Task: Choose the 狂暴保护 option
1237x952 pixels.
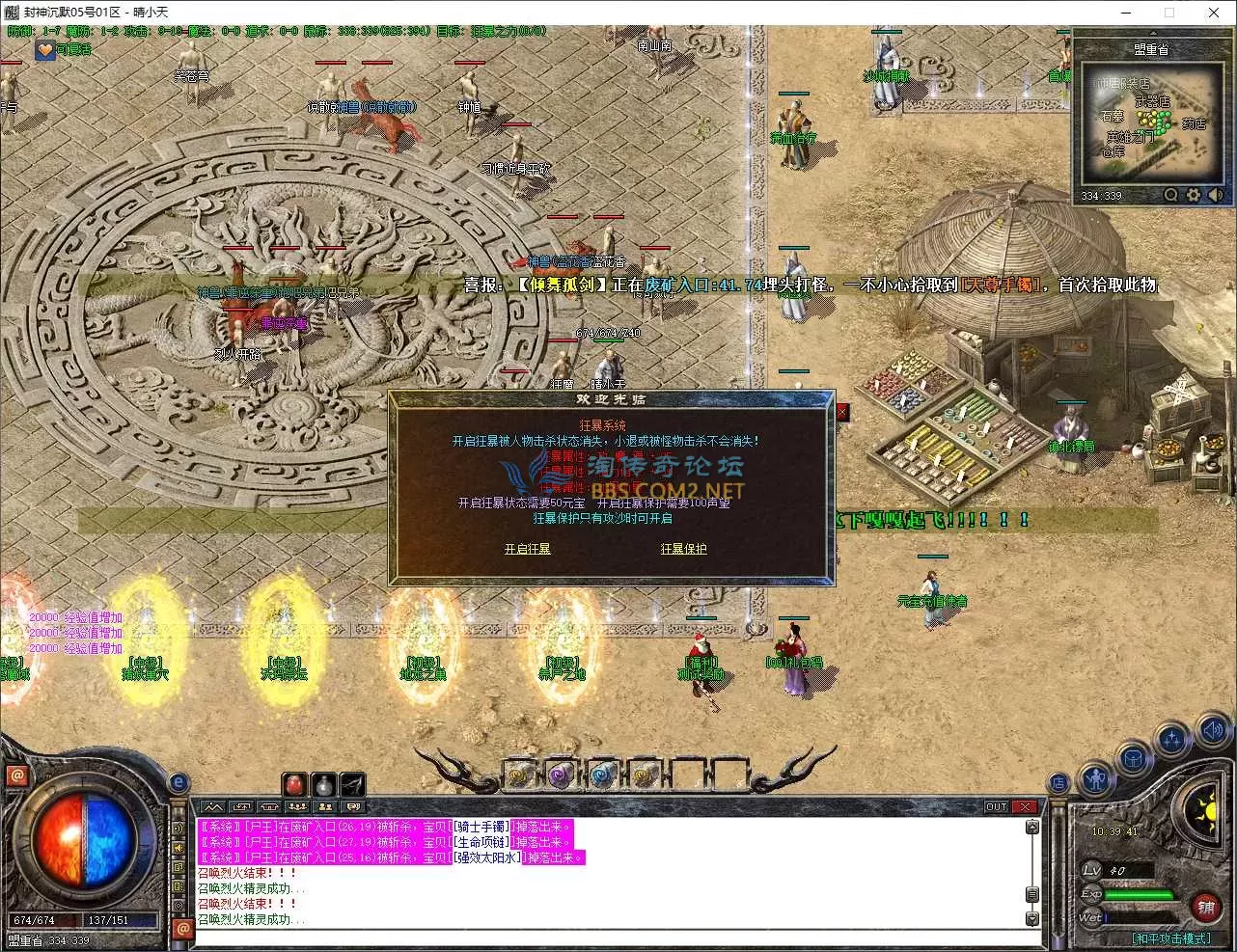Action: point(683,549)
